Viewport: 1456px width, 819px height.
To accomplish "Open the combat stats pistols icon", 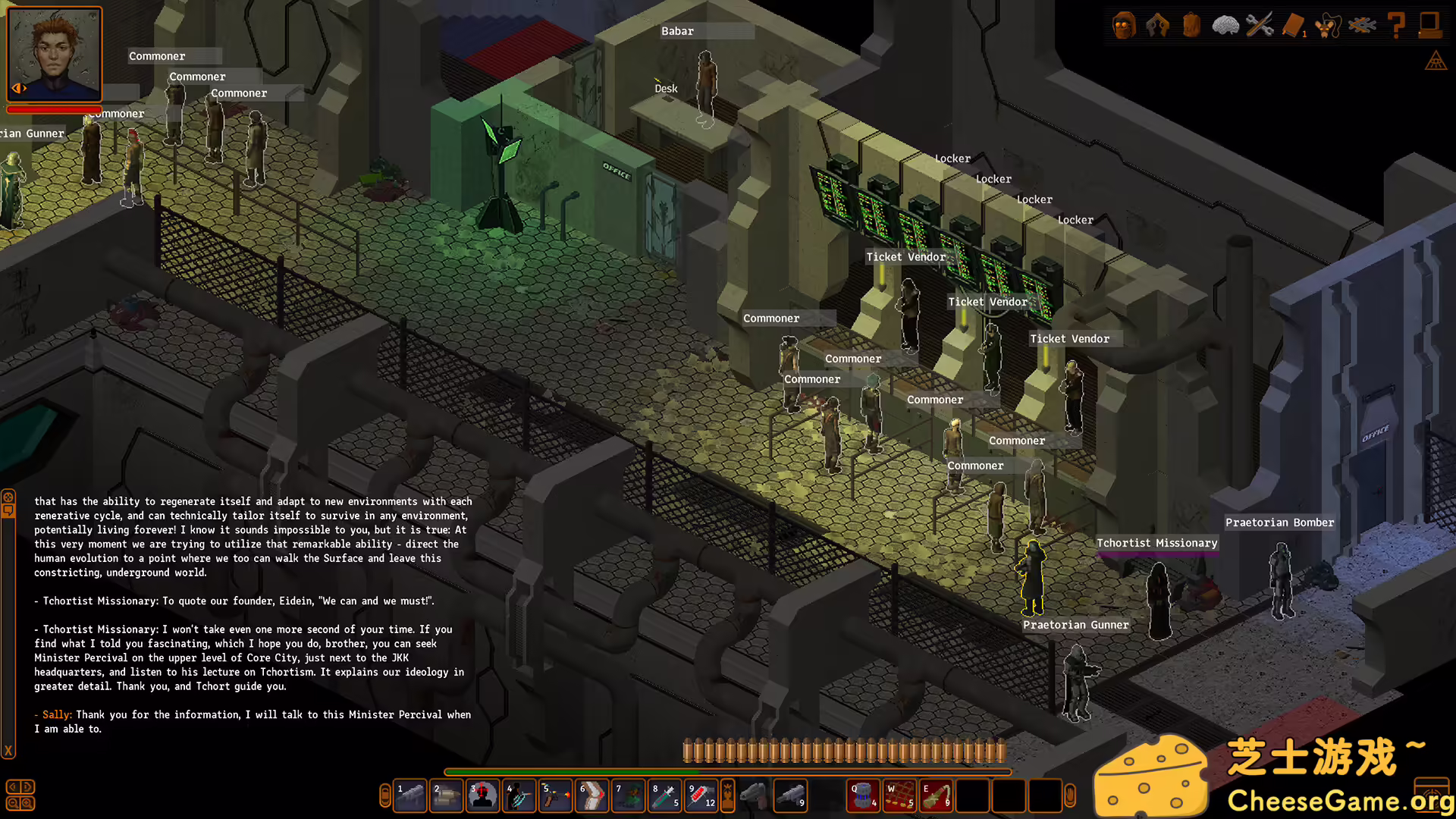I will point(1157,25).
